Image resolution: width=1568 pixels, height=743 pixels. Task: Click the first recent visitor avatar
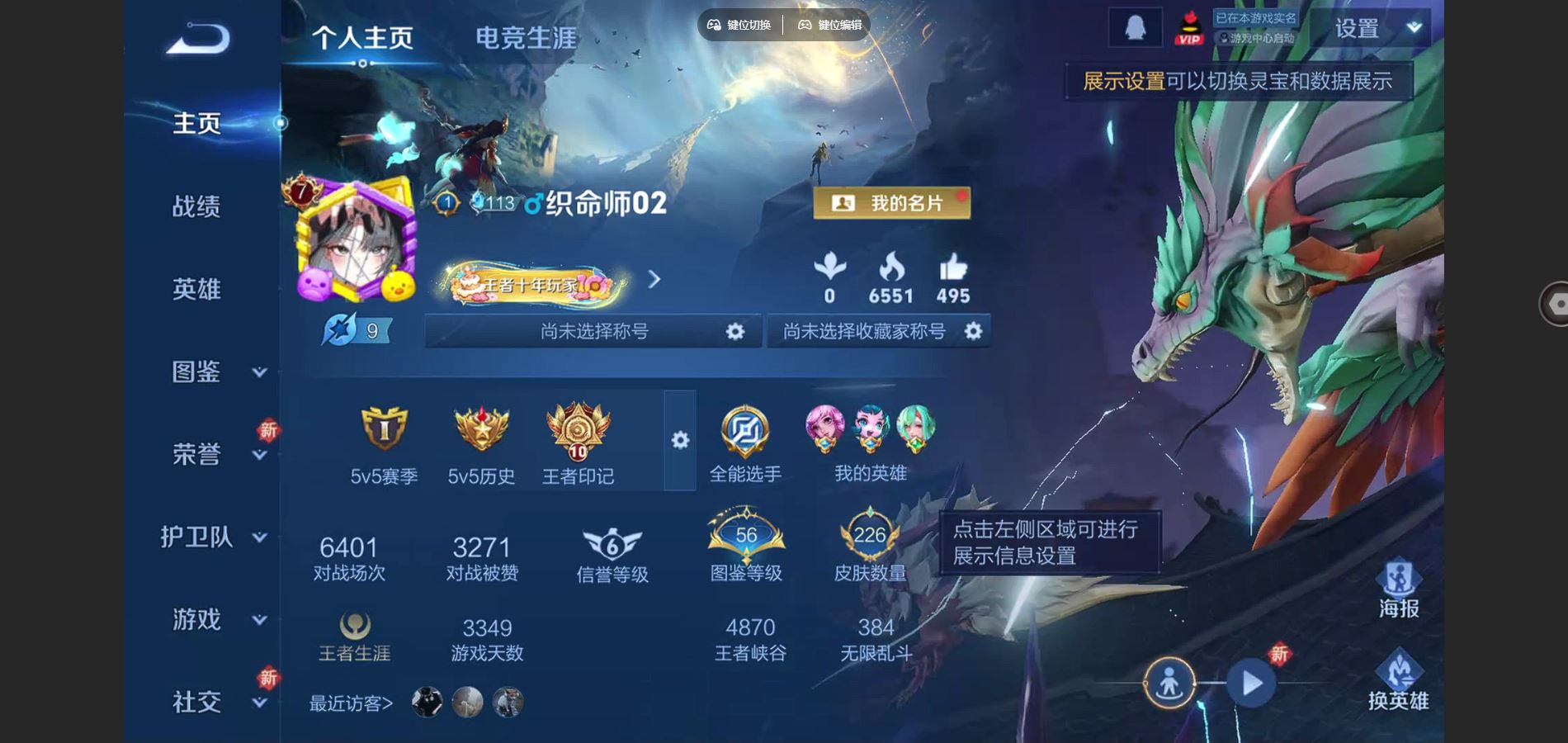tap(425, 703)
